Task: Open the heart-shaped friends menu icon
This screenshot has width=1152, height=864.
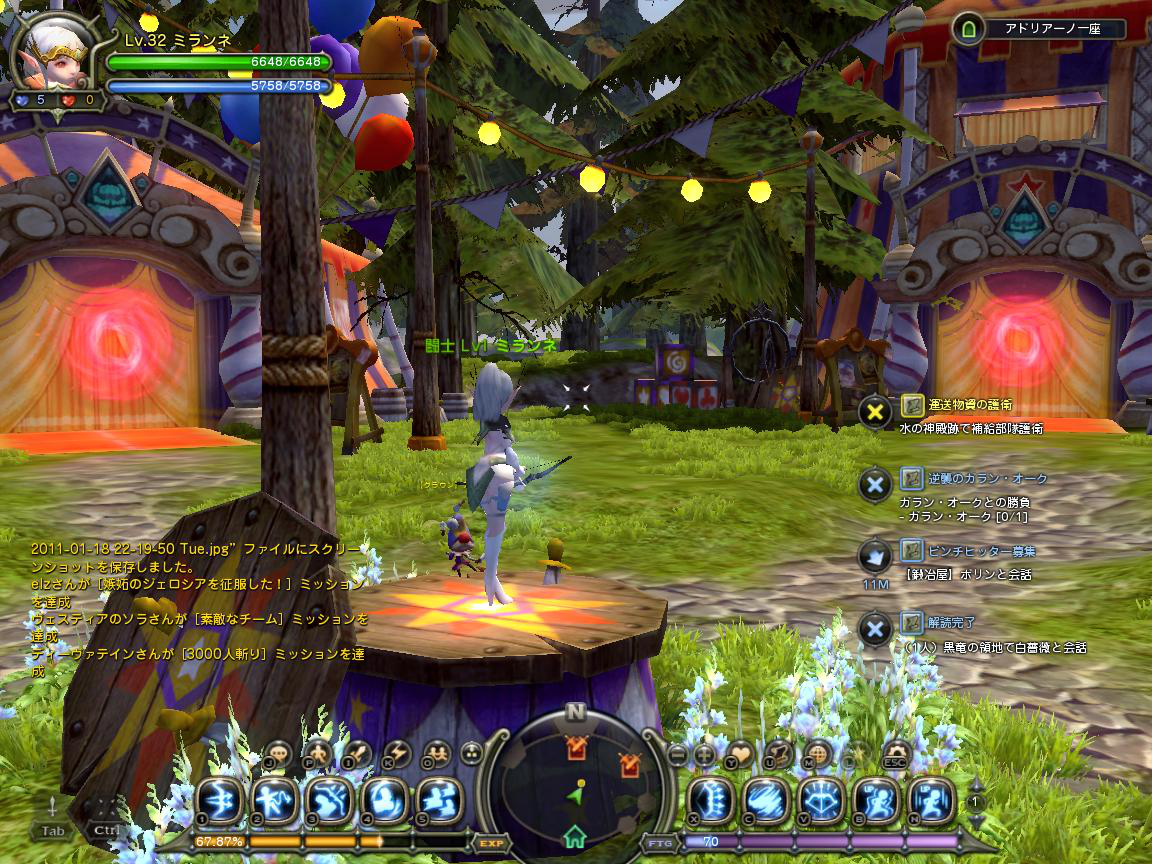Action: pos(739,754)
